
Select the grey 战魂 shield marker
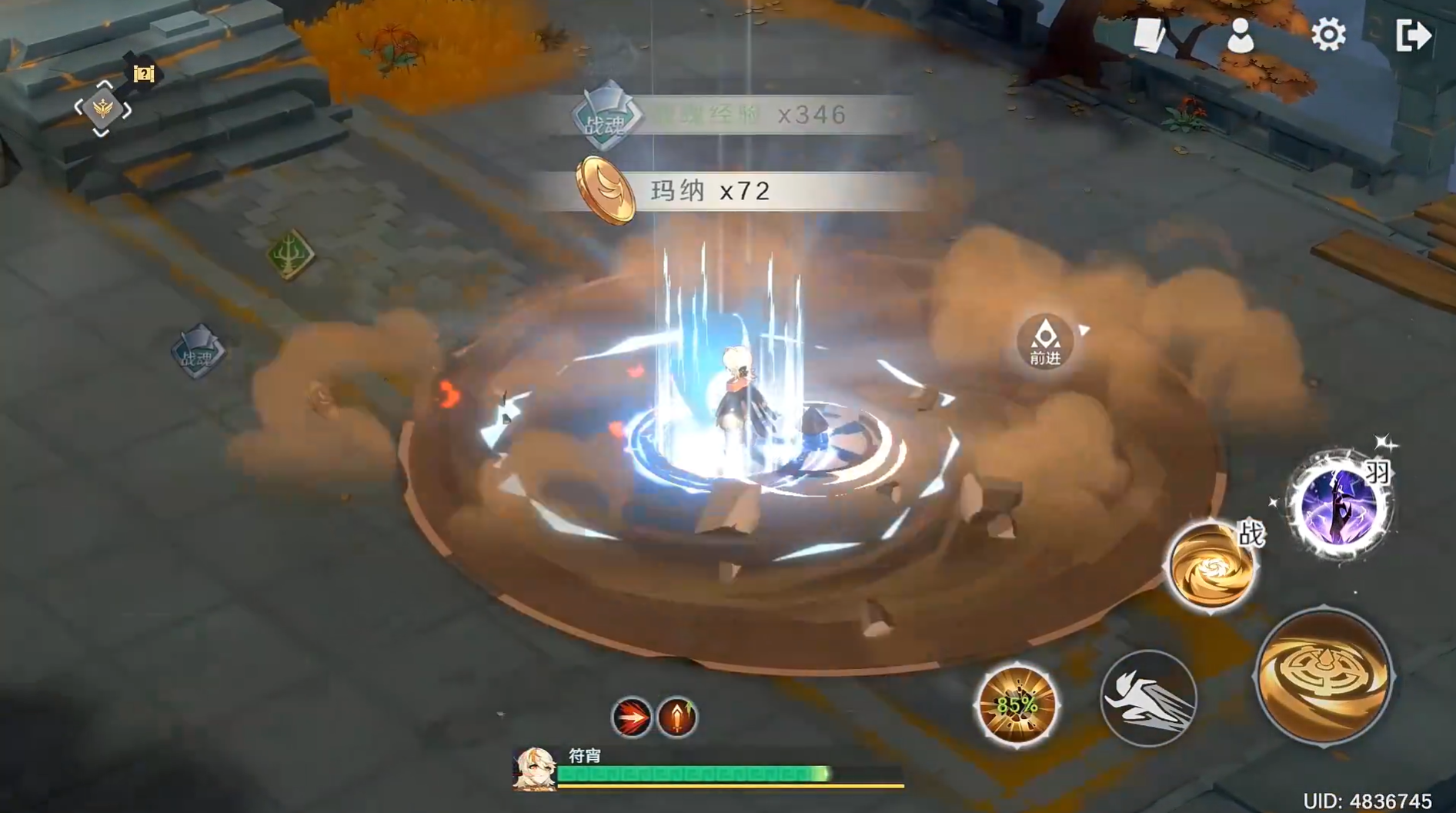coord(198,352)
